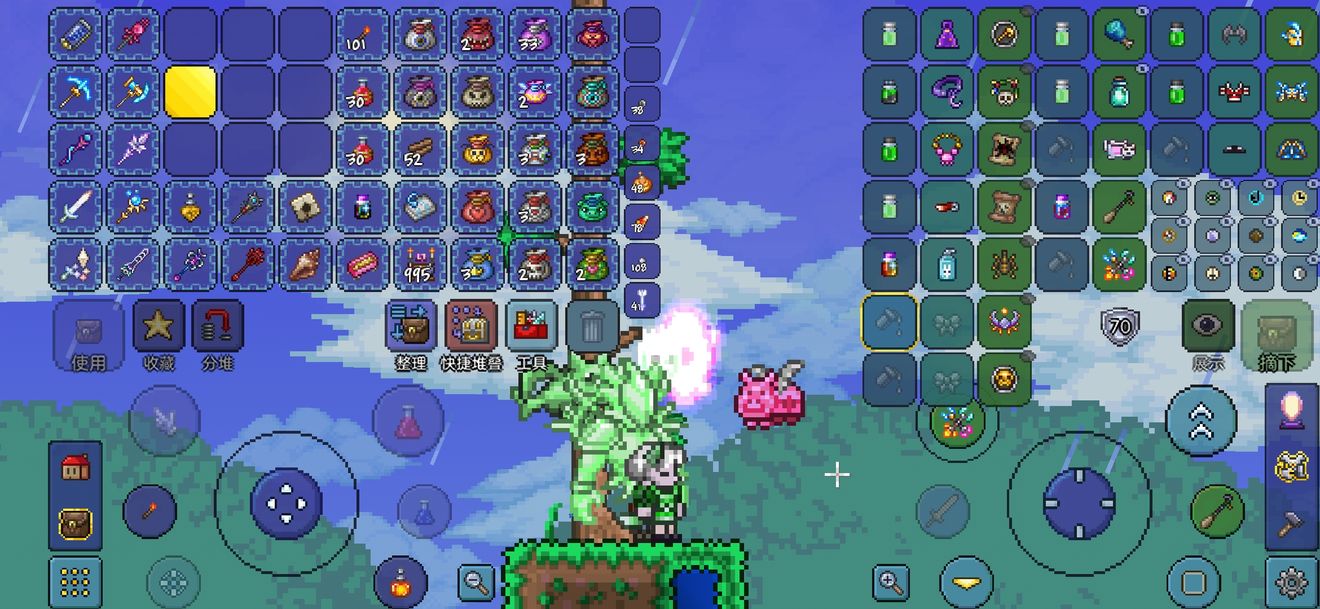Viewport: 1320px width, 609px height.
Task: Select the trash can slot
Action: 592,326
